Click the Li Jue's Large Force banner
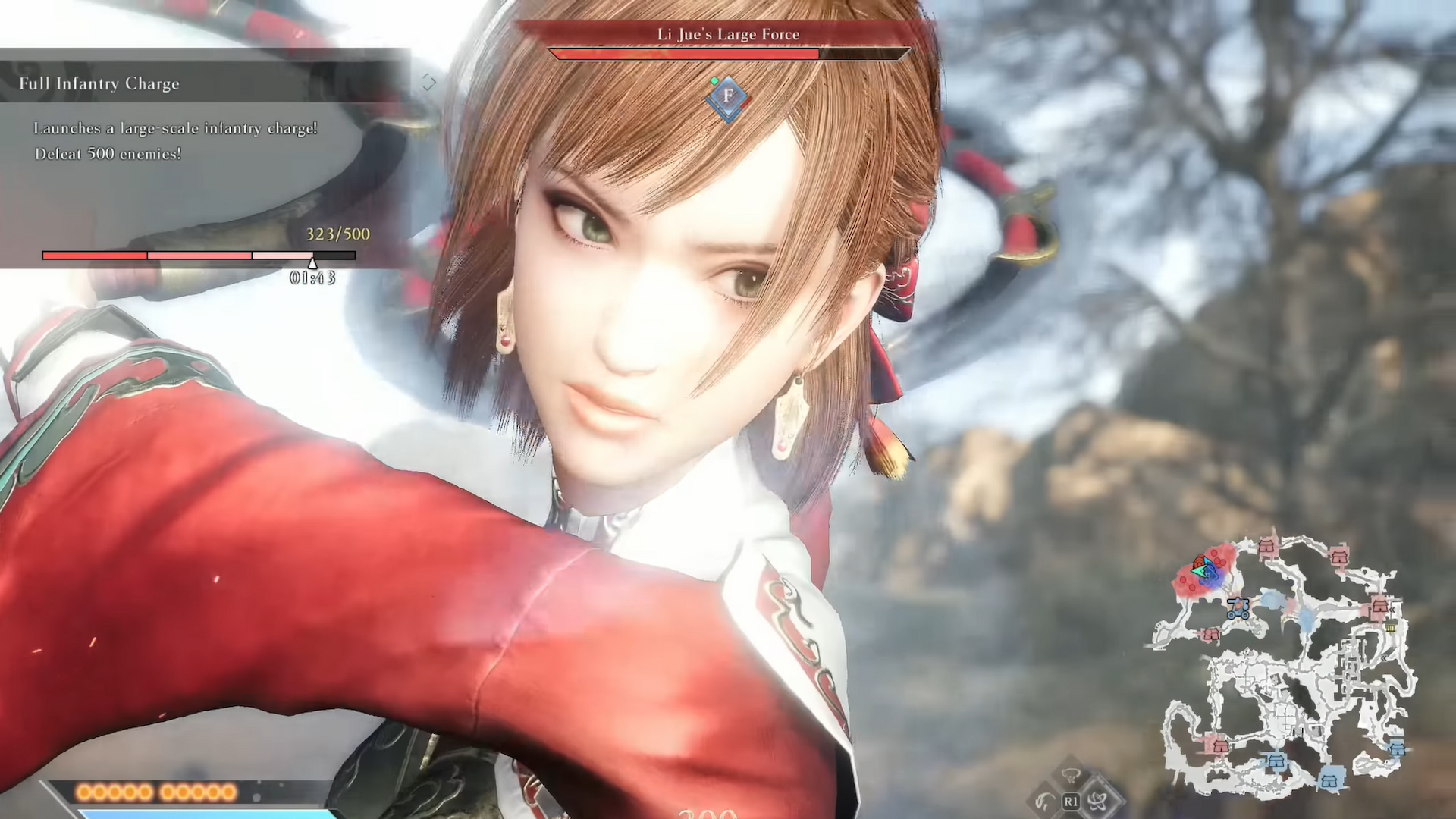The image size is (1456, 819). click(x=728, y=34)
